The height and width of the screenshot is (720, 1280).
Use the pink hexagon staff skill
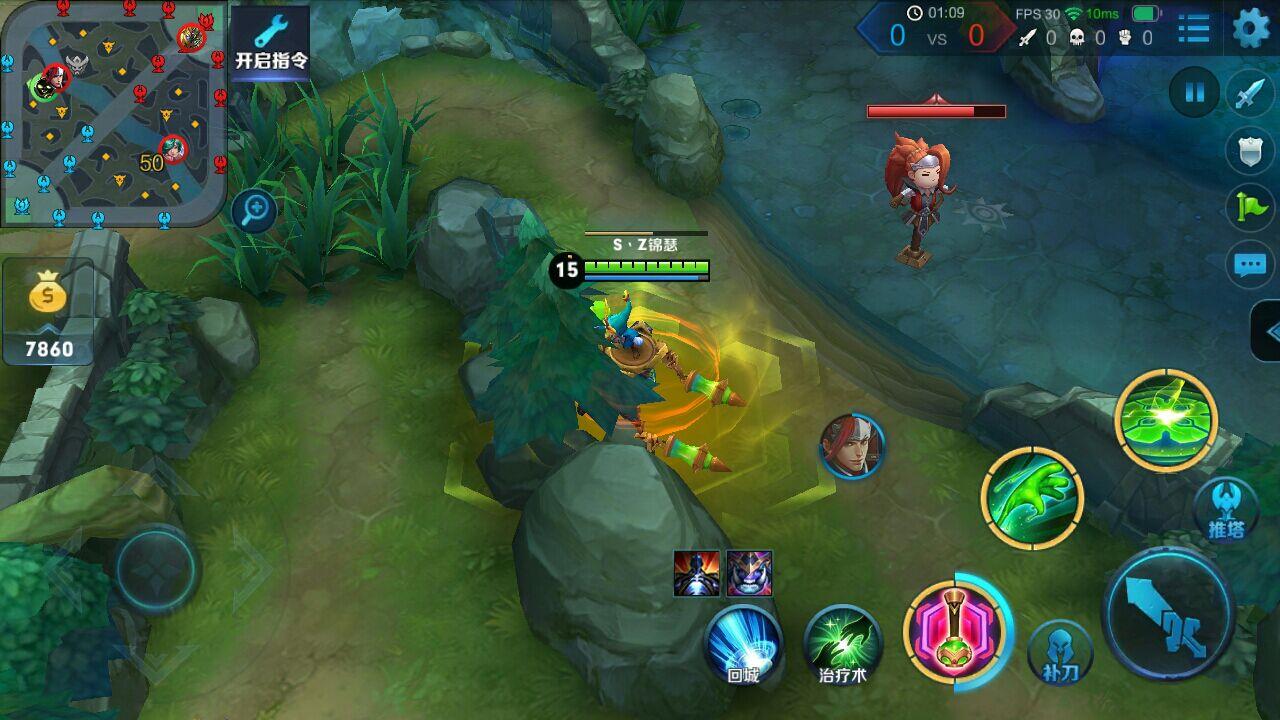pyautogui.click(x=953, y=632)
